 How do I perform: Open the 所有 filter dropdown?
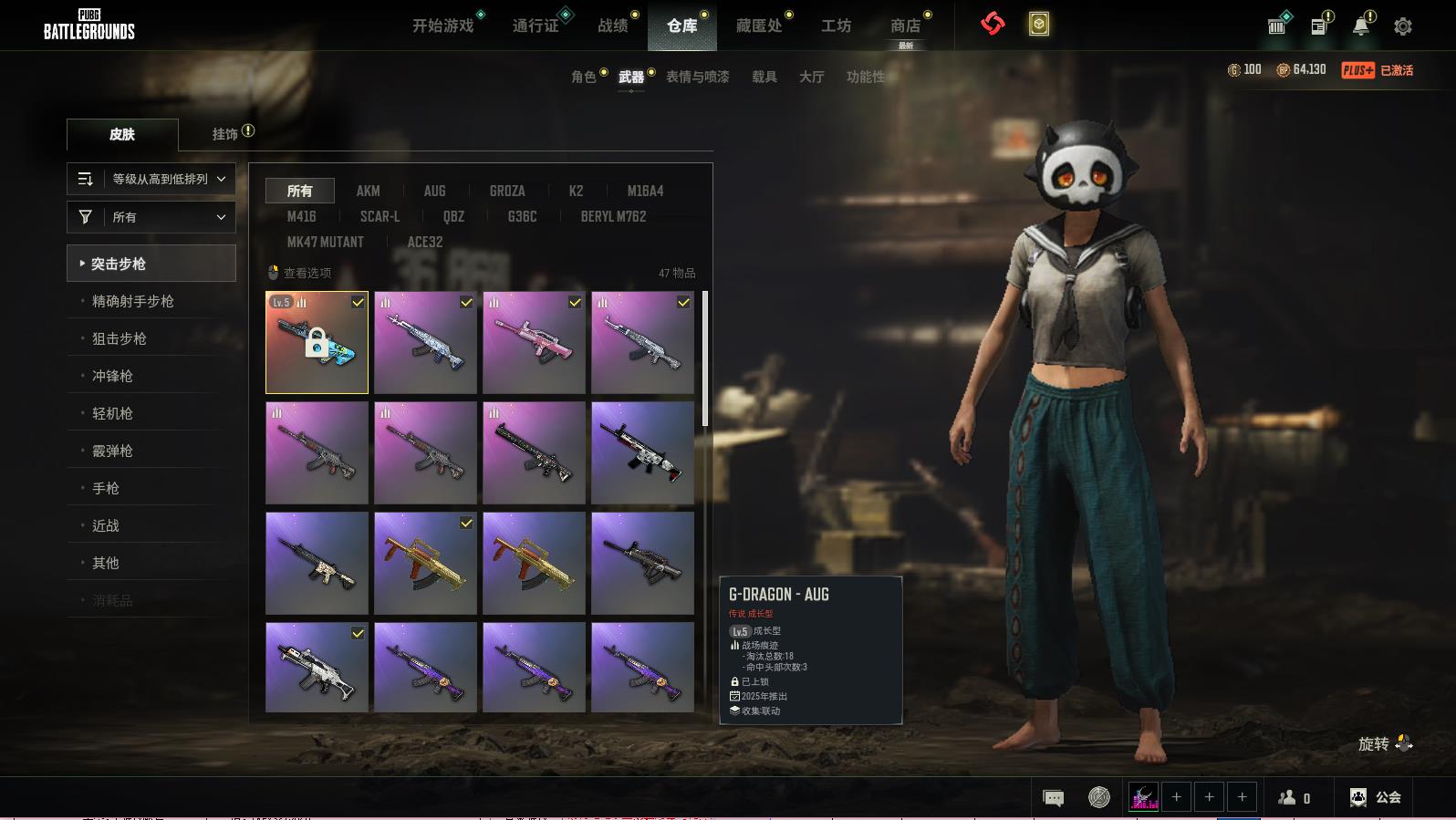(151, 217)
